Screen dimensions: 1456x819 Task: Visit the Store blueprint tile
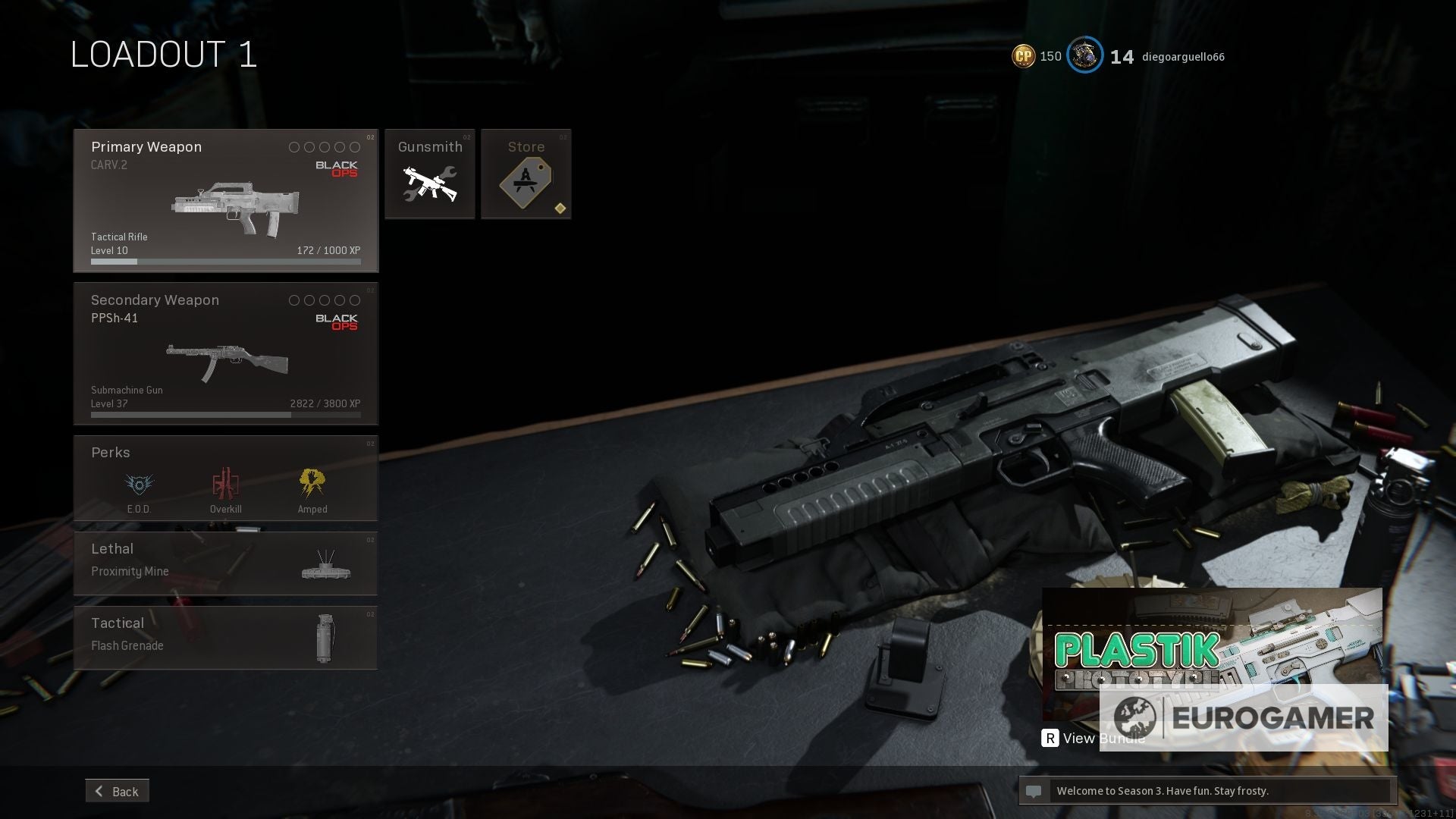(526, 174)
